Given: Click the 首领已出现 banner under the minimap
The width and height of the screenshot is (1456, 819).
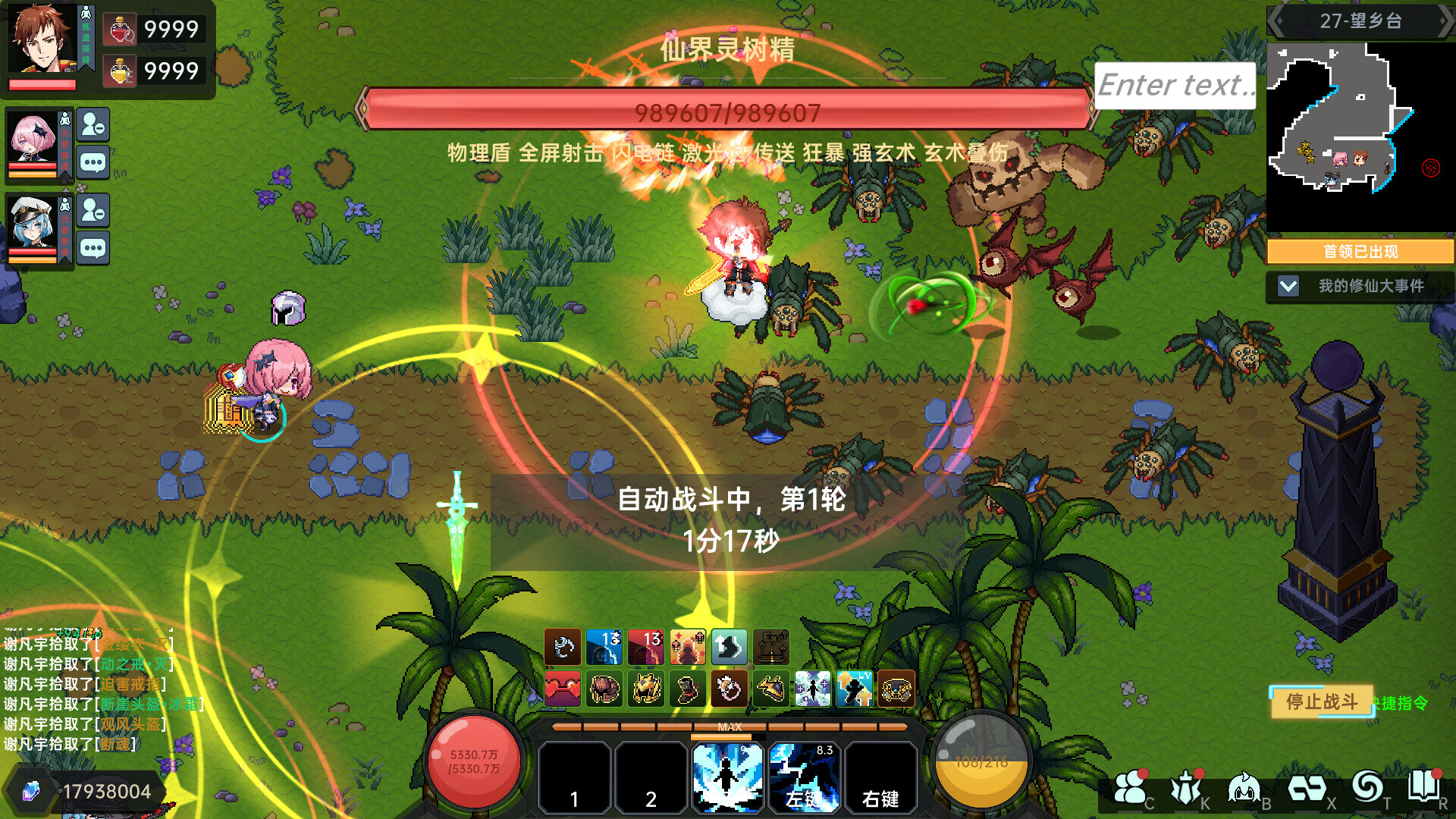Looking at the screenshot, I should [x=1360, y=251].
